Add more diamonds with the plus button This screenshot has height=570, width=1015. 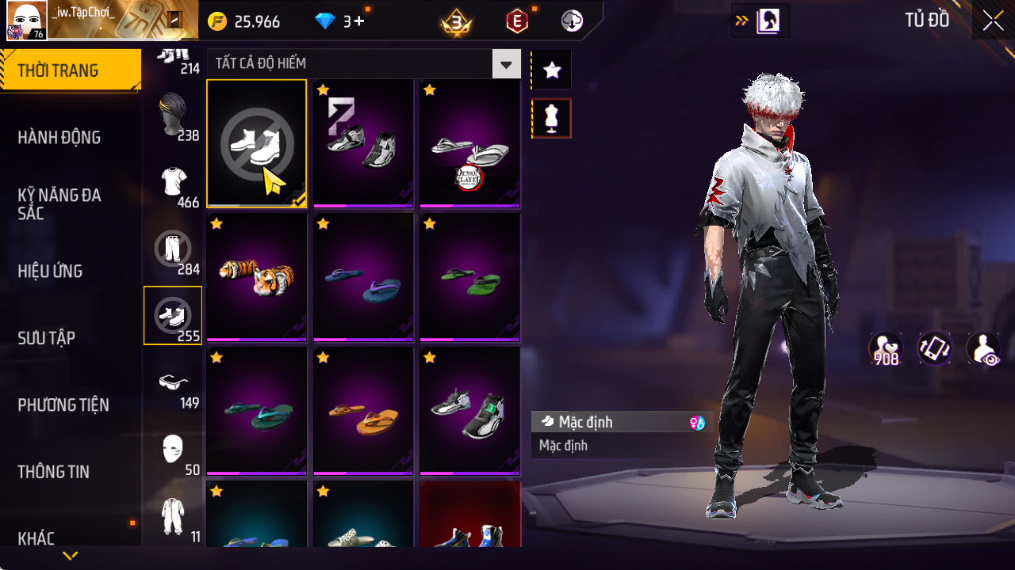click(359, 21)
